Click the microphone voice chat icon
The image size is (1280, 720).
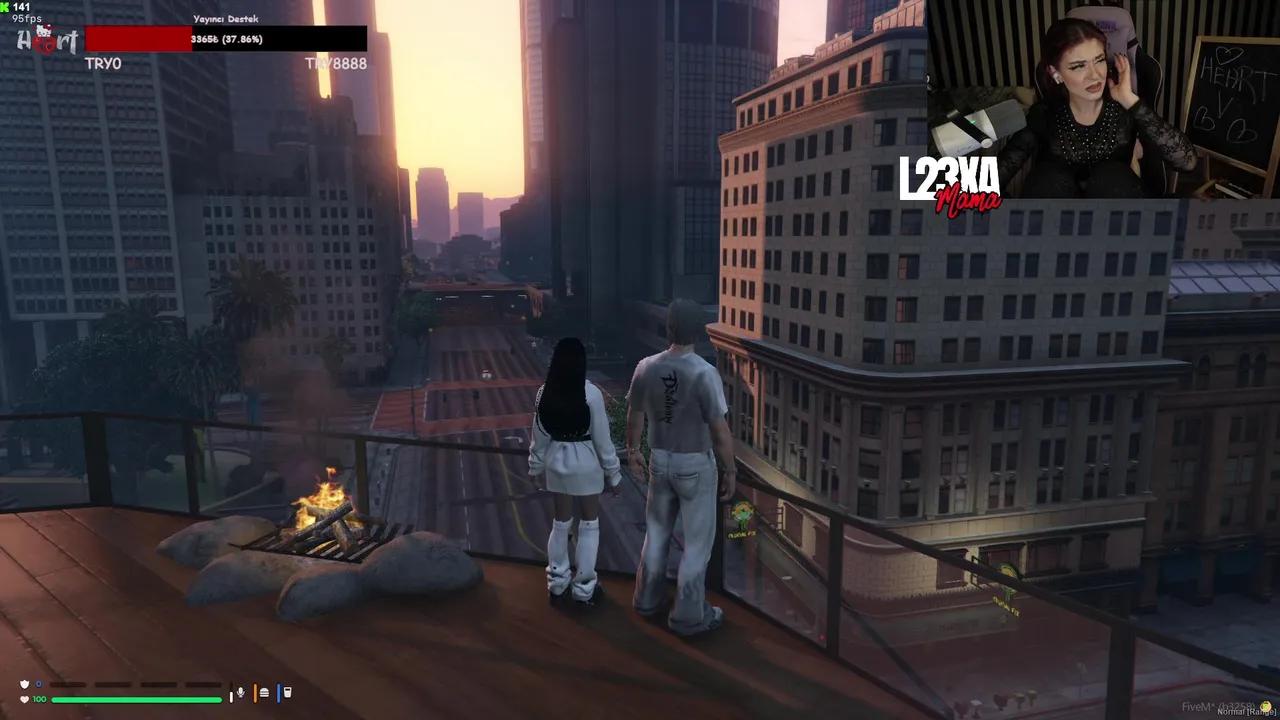240,693
